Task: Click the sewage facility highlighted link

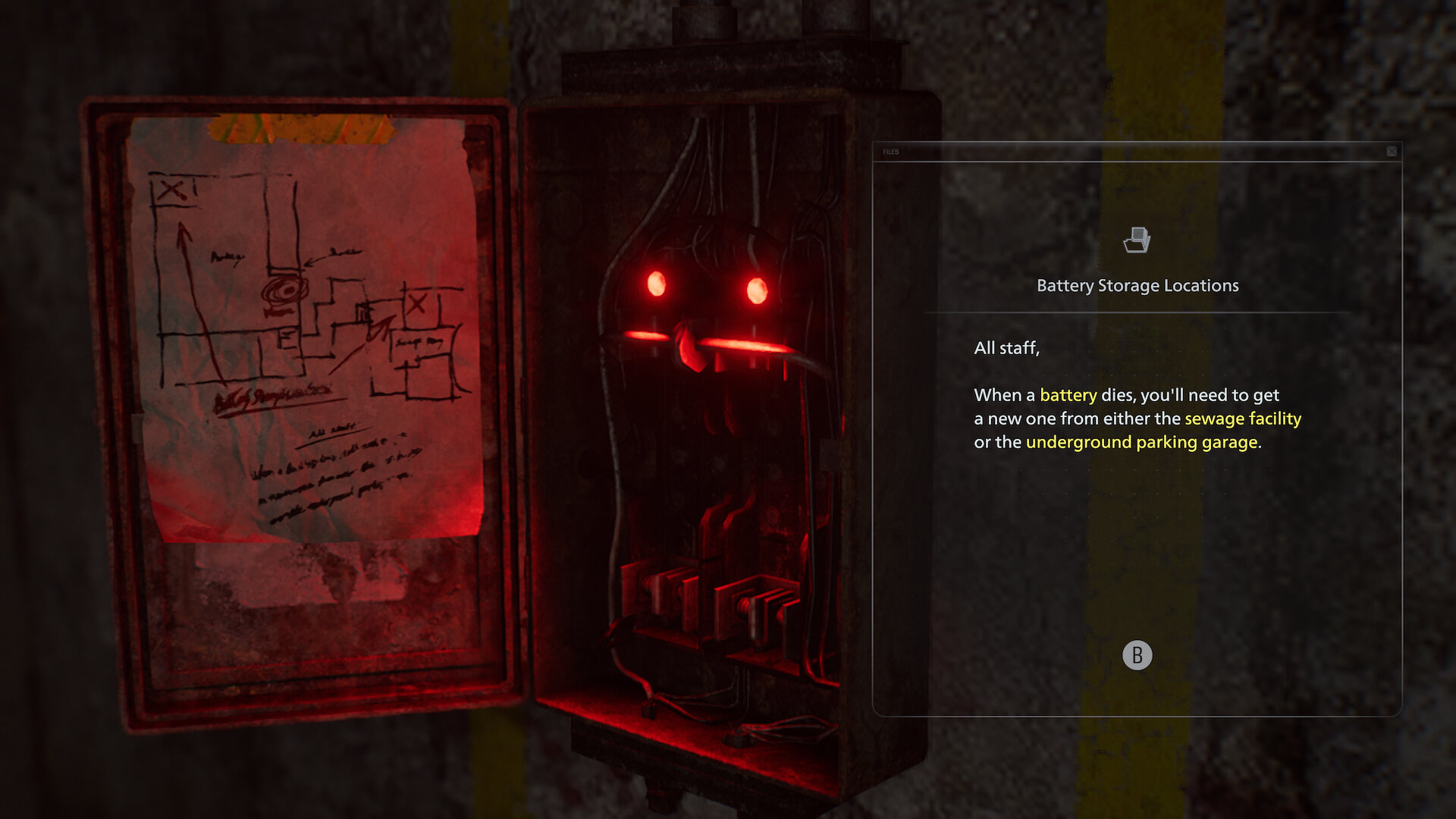Action: 1241,418
